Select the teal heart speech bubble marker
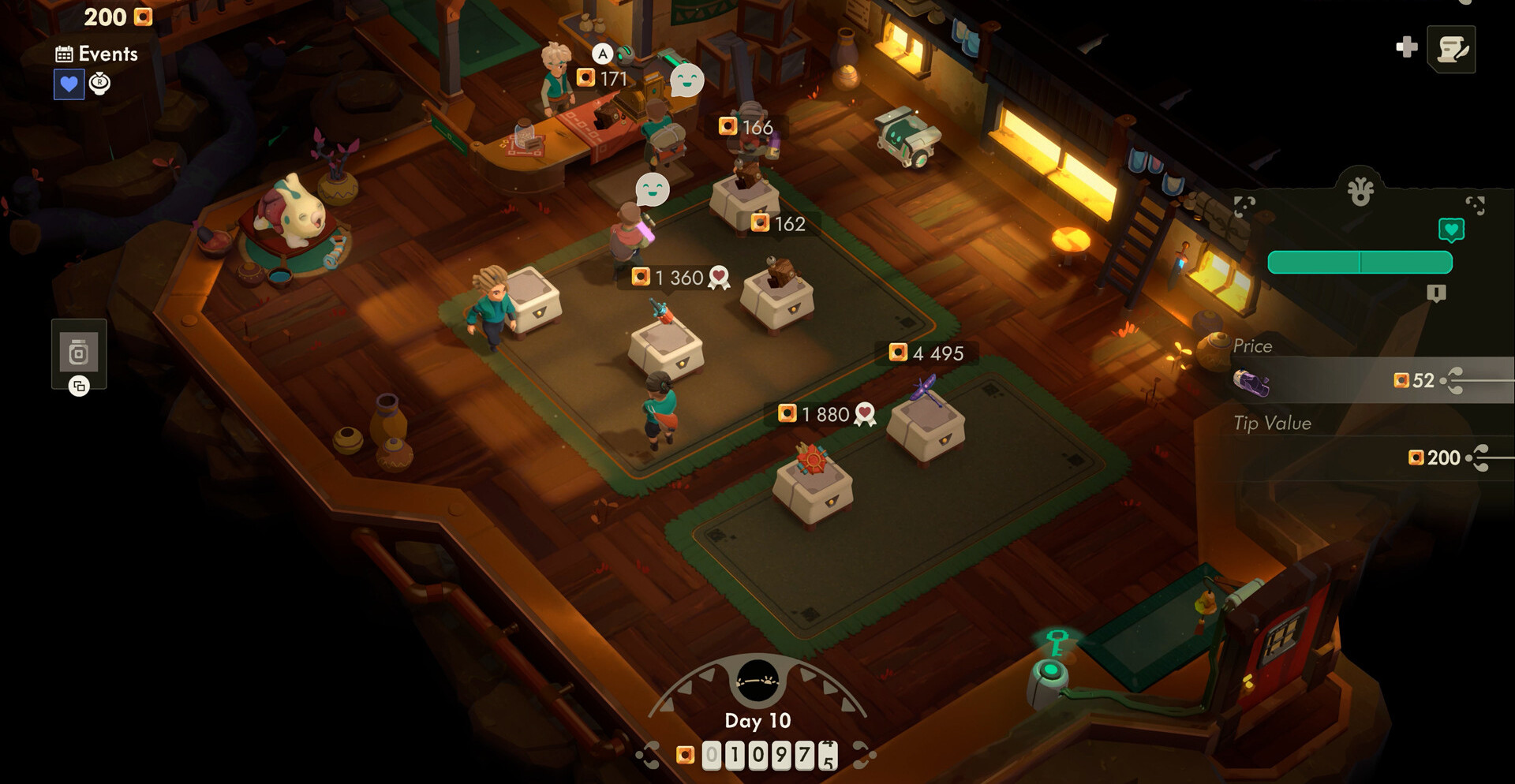 [1451, 230]
